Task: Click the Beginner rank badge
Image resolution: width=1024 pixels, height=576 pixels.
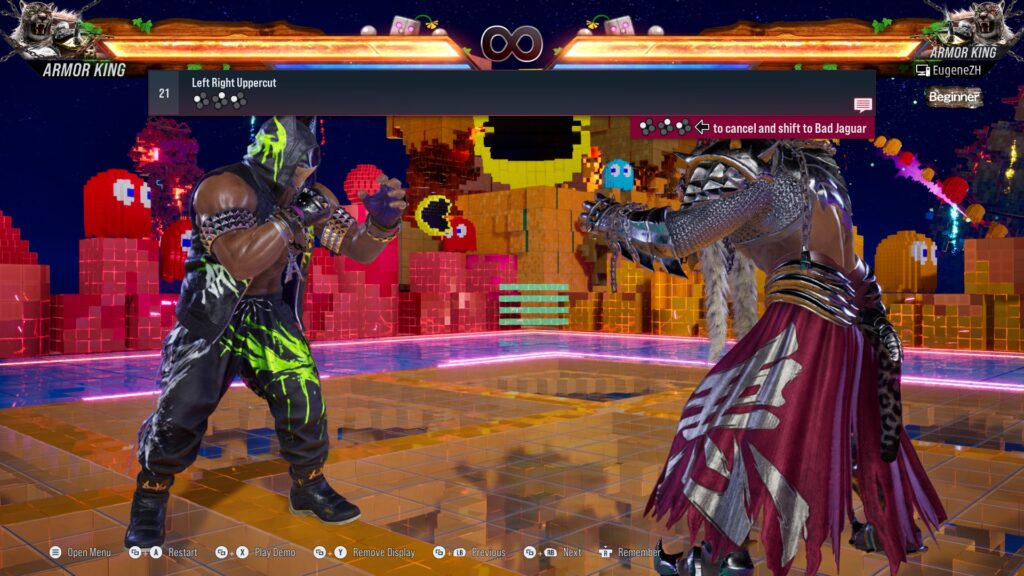Action: [x=953, y=97]
